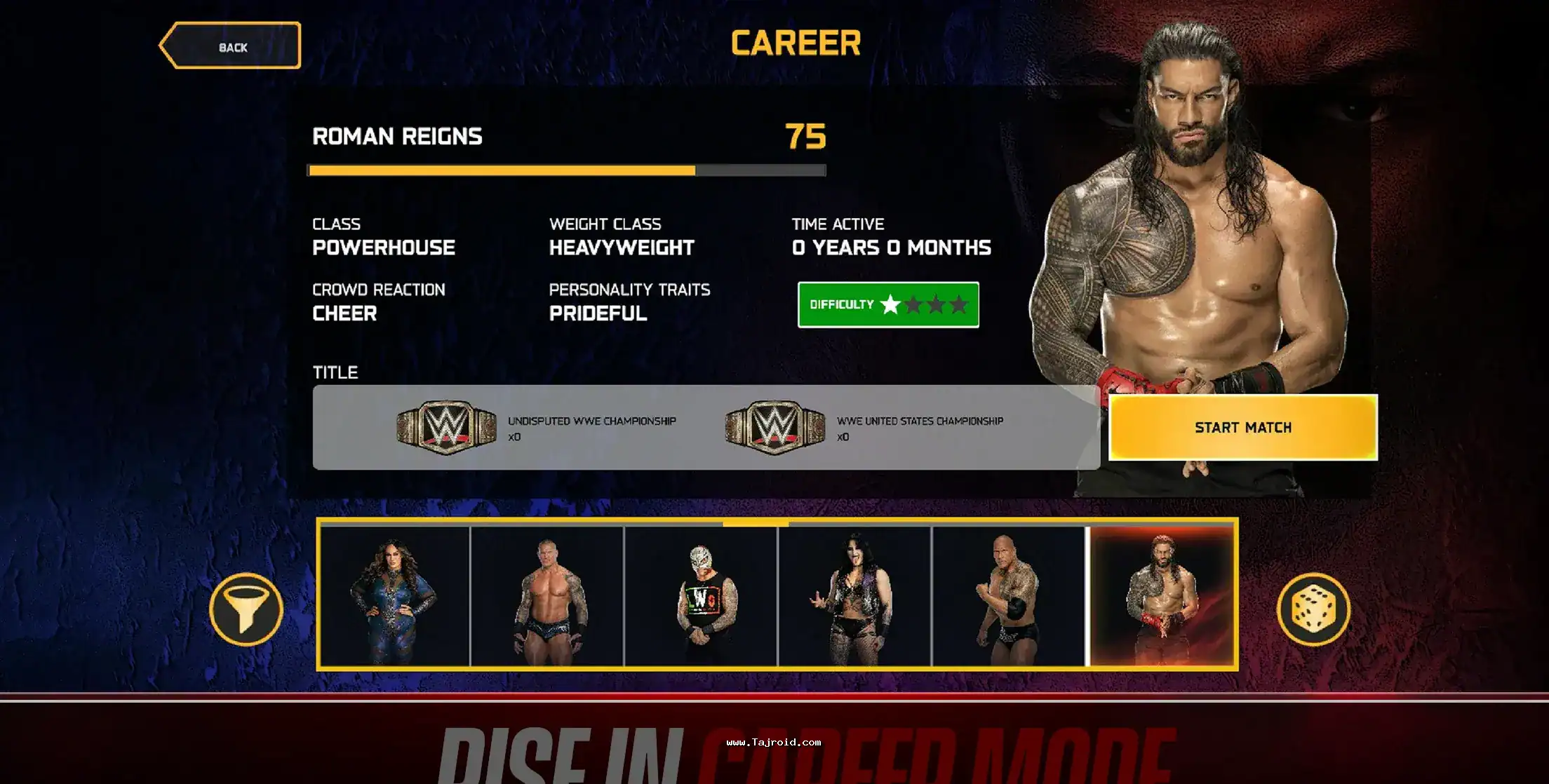Pick the face-painted female wrestler tile
The width and height of the screenshot is (1549, 784).
(854, 595)
